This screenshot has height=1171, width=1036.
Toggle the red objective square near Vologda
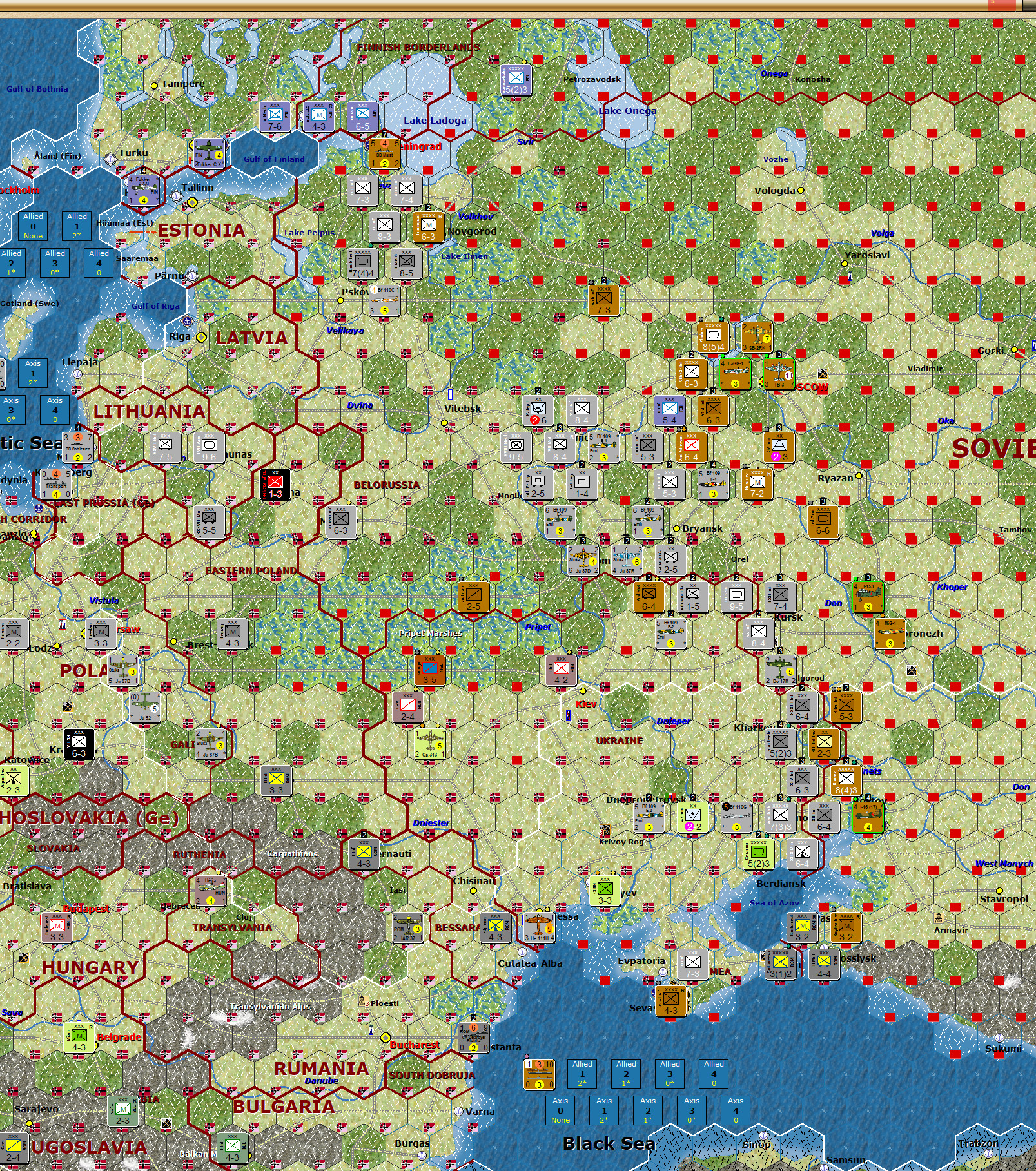point(801,207)
